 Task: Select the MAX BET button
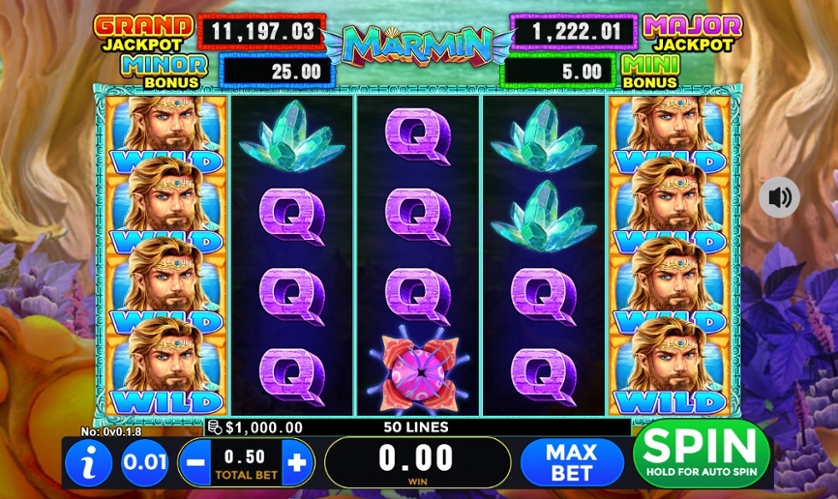[571, 462]
